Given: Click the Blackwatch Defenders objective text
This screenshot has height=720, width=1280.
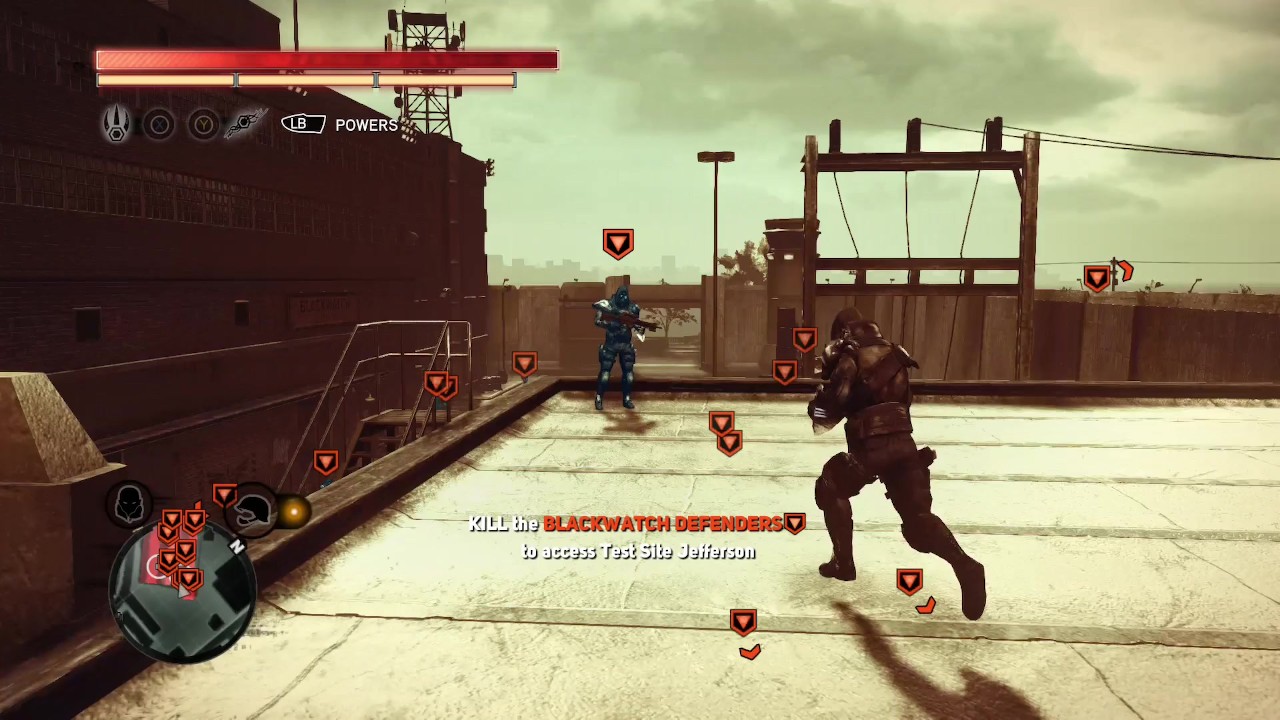Looking at the screenshot, I should tap(662, 524).
